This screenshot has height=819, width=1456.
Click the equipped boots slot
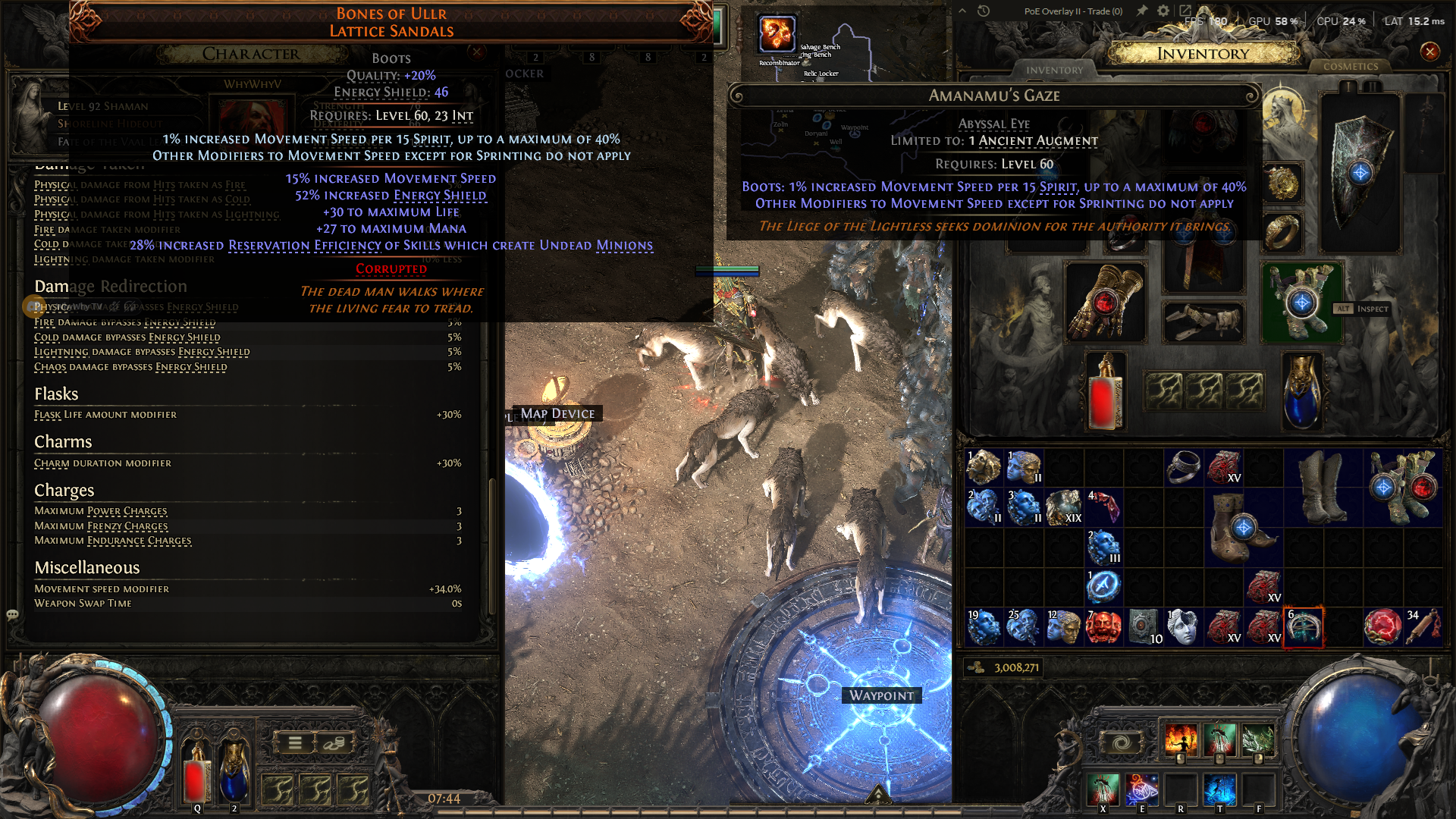tap(1301, 302)
